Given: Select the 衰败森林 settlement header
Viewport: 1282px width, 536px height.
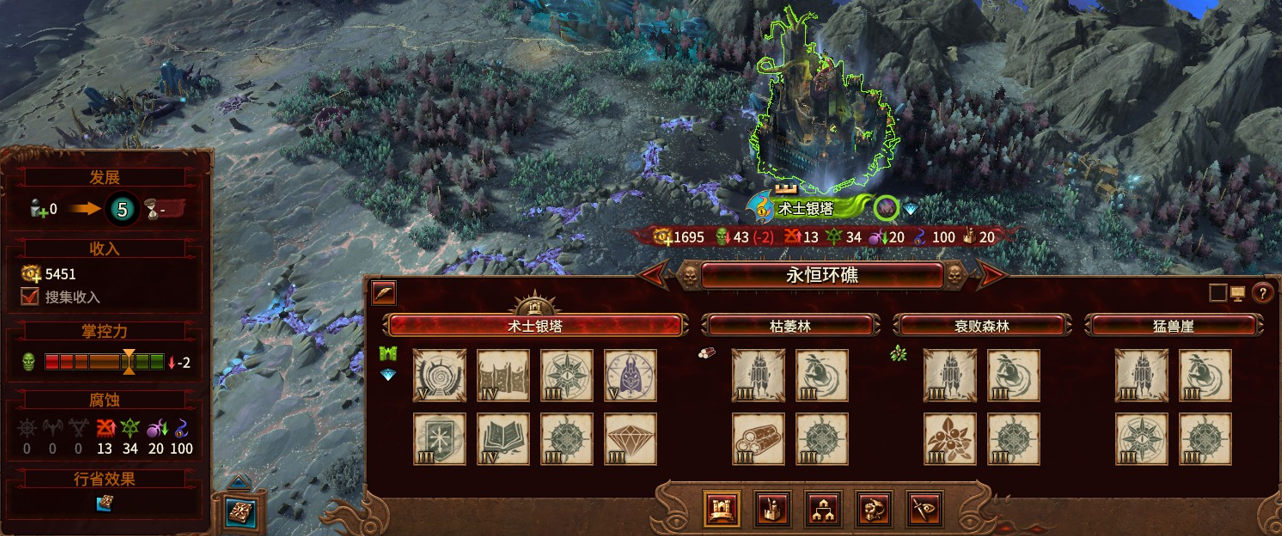Looking at the screenshot, I should coord(981,326).
